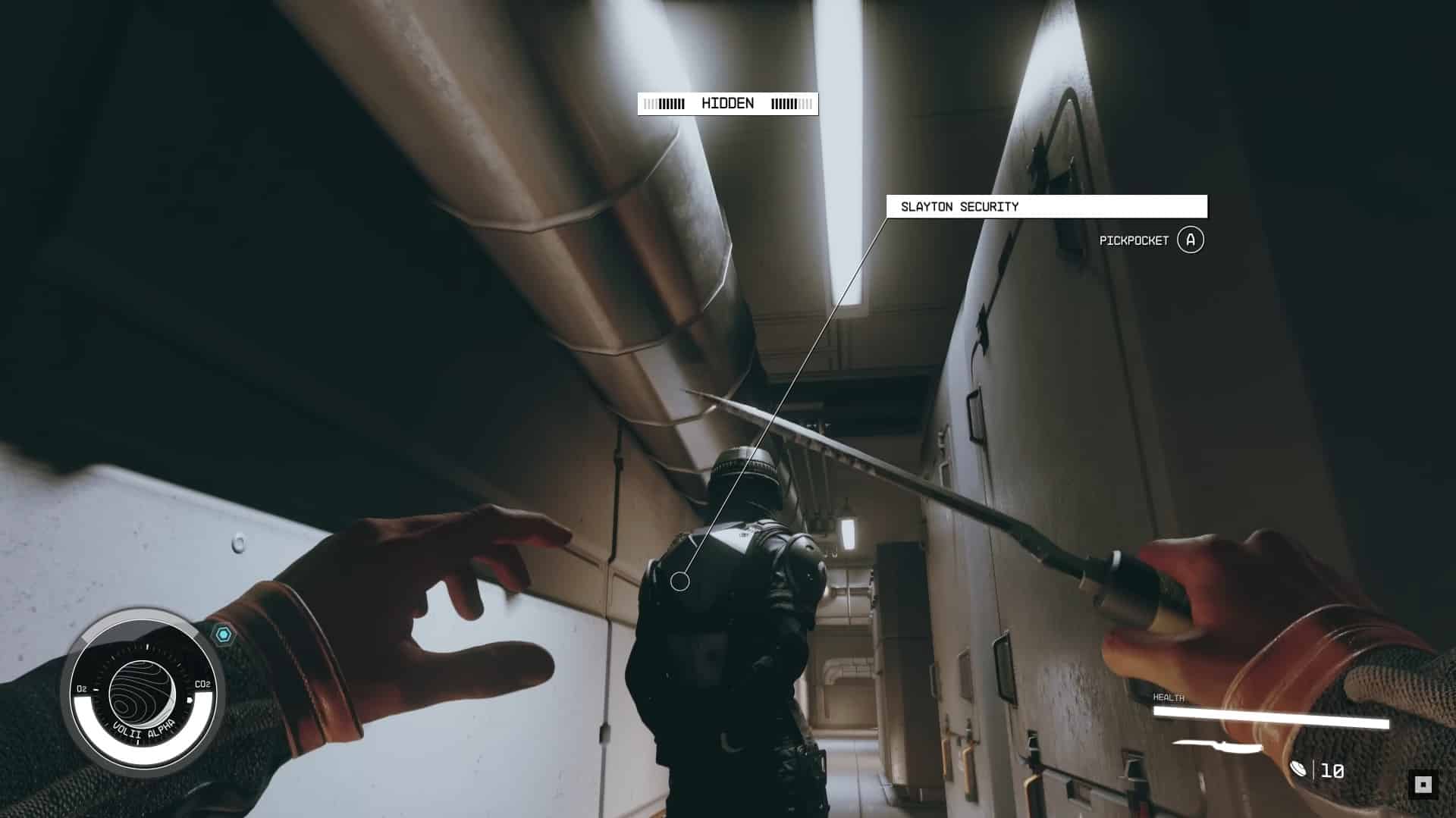
Task: Toggle the HIDDEN stealth indicator
Action: tap(728, 103)
